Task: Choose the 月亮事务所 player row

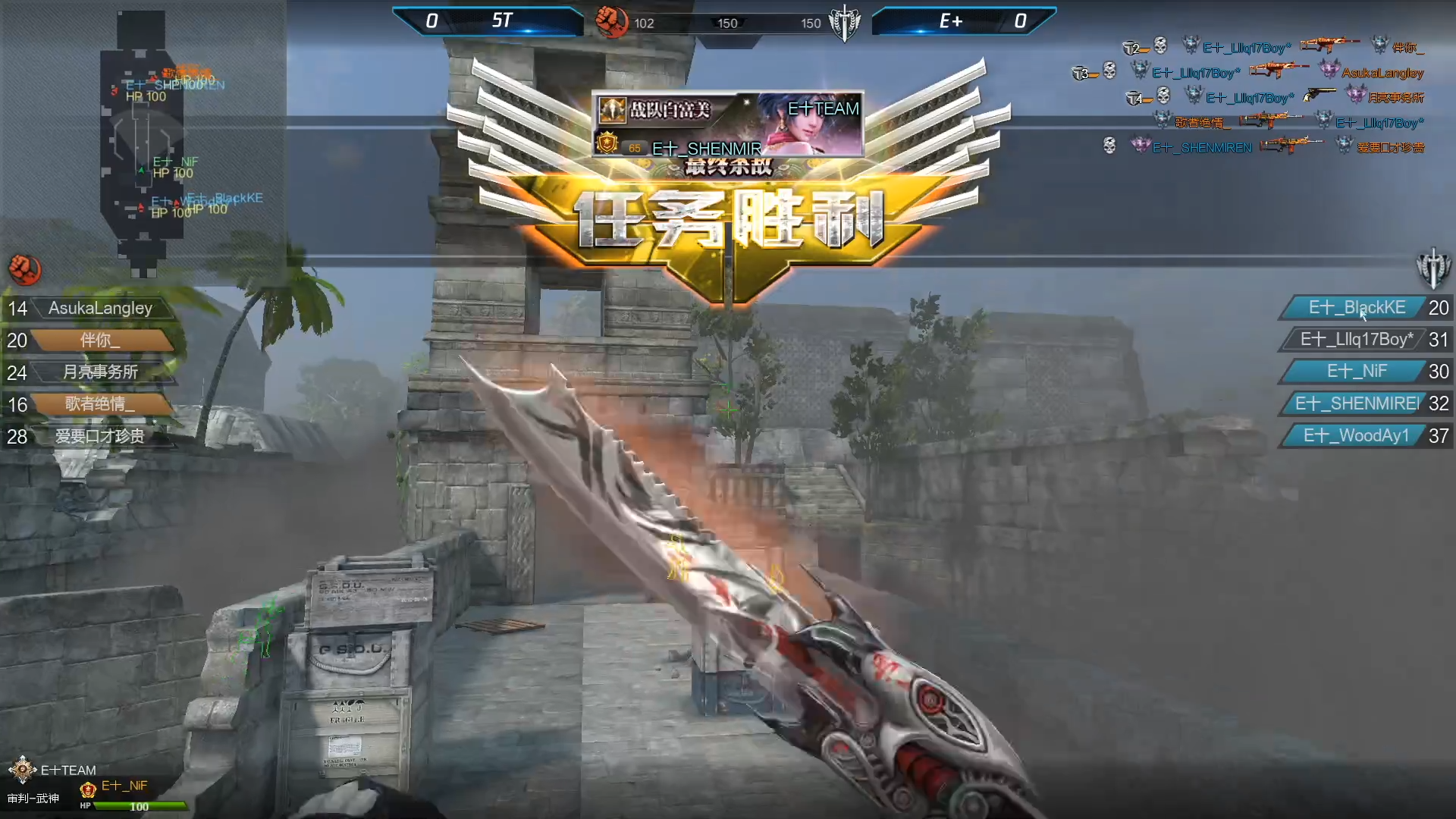Action: (x=100, y=372)
